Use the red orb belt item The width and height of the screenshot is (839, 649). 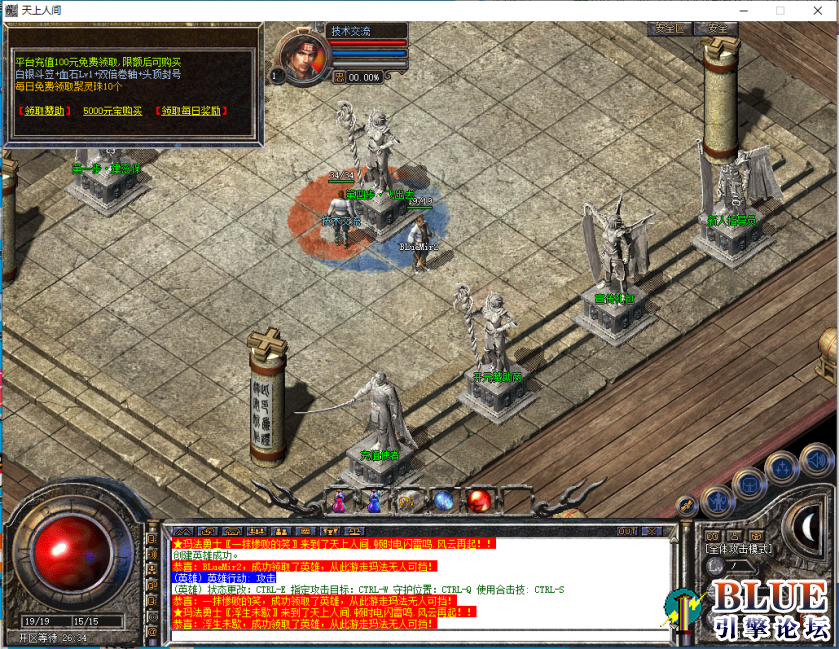click(478, 499)
